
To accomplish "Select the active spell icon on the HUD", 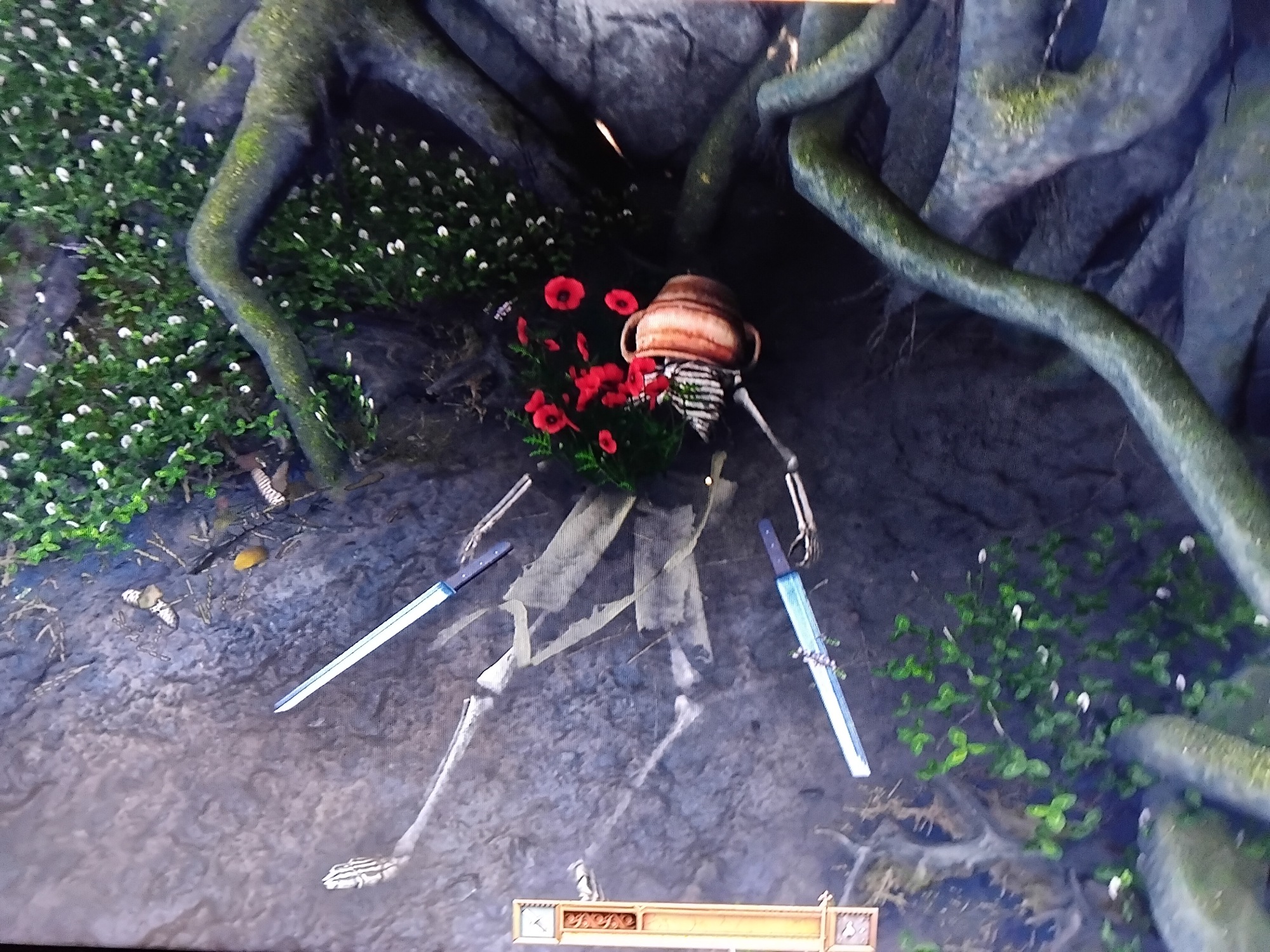I will (x=853, y=924).
